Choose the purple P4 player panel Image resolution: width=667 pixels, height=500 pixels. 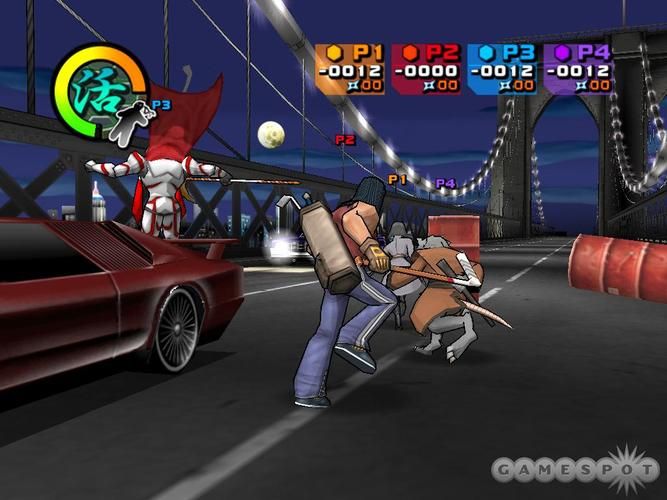click(x=578, y=69)
